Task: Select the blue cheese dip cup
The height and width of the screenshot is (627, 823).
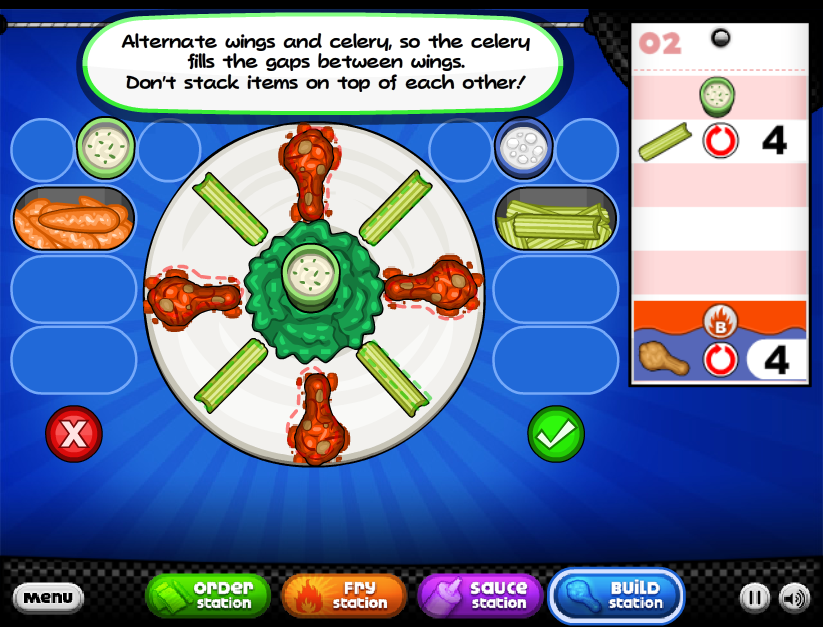Action: 523,148
